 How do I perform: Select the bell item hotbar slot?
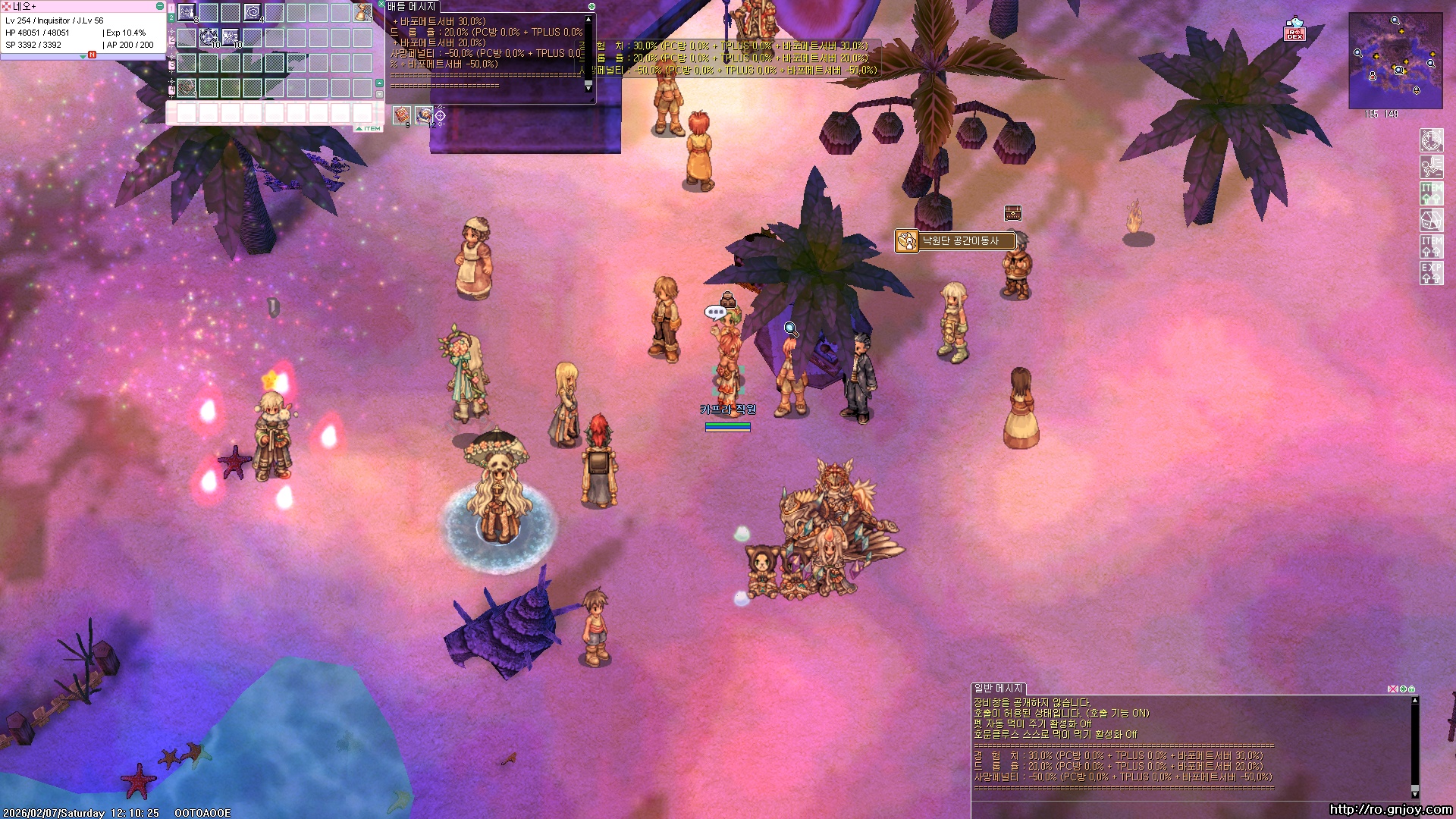(362, 12)
